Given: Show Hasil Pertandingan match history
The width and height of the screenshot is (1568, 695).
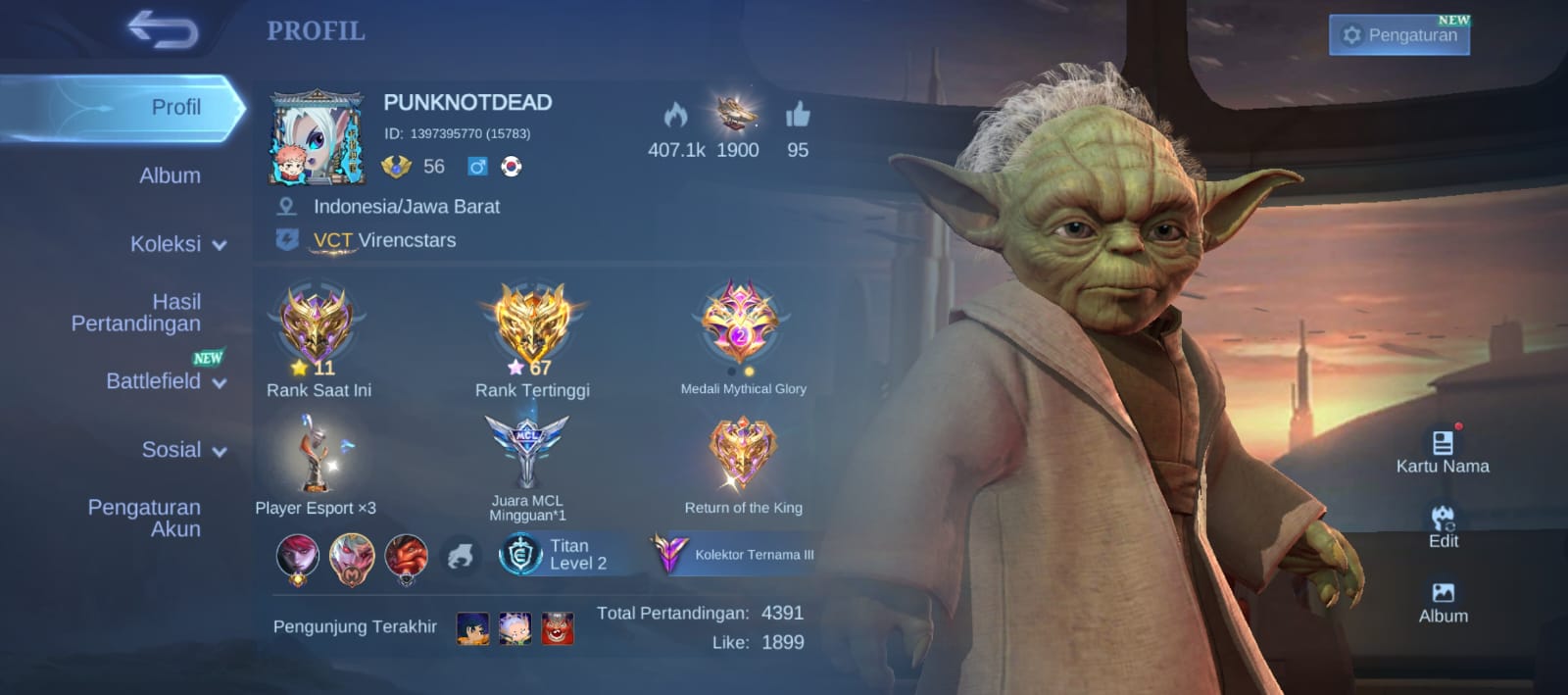Looking at the screenshot, I should [x=136, y=313].
